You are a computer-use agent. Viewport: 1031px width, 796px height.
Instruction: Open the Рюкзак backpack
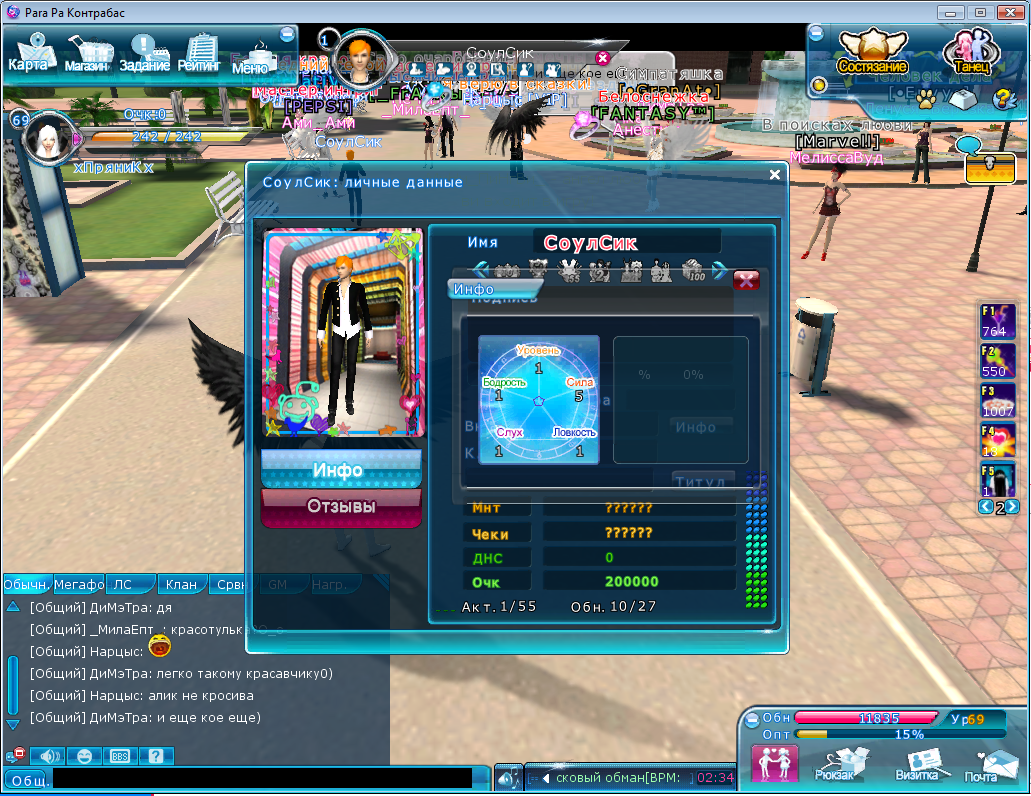coord(834,763)
